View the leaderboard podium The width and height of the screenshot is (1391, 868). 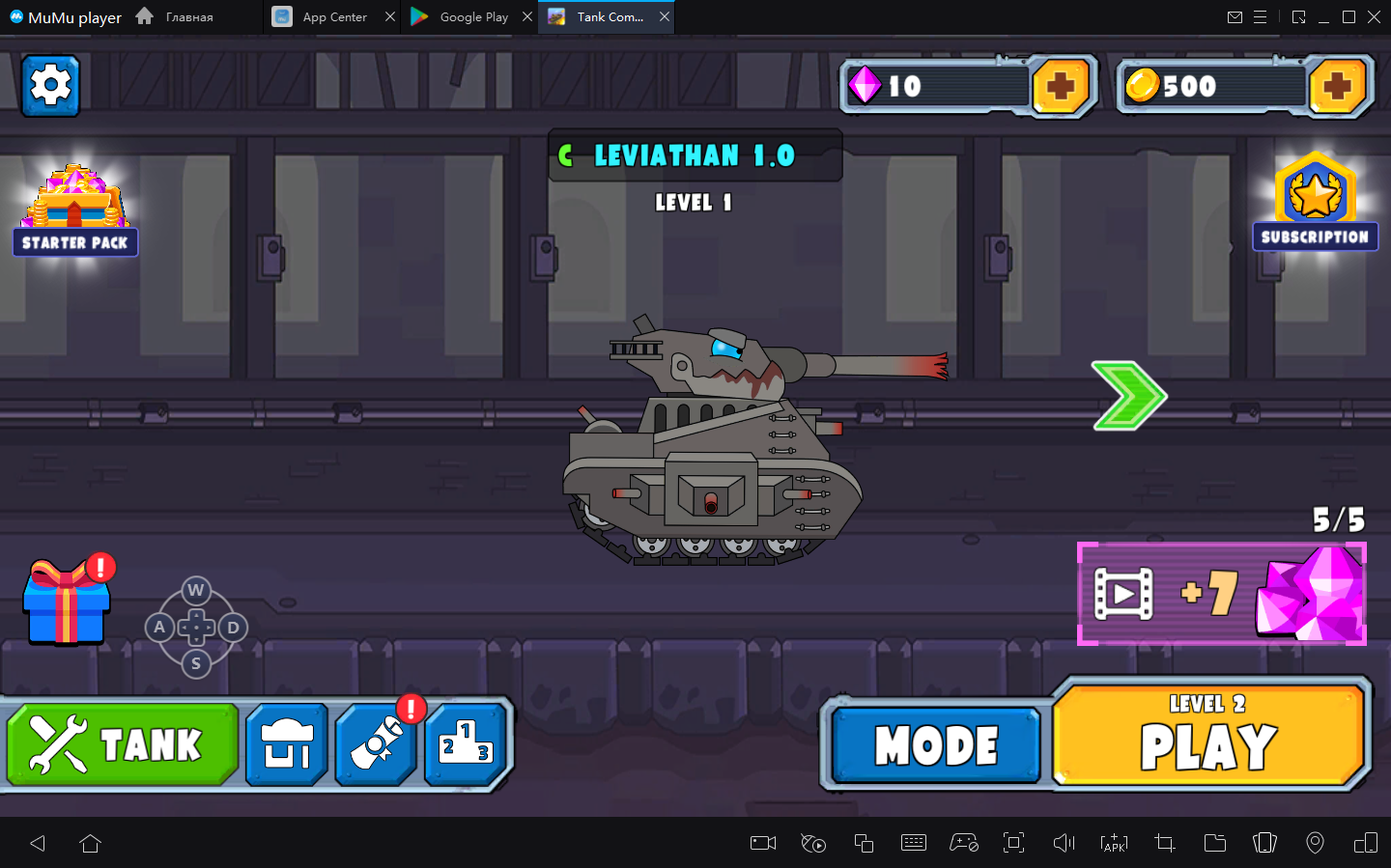click(467, 744)
